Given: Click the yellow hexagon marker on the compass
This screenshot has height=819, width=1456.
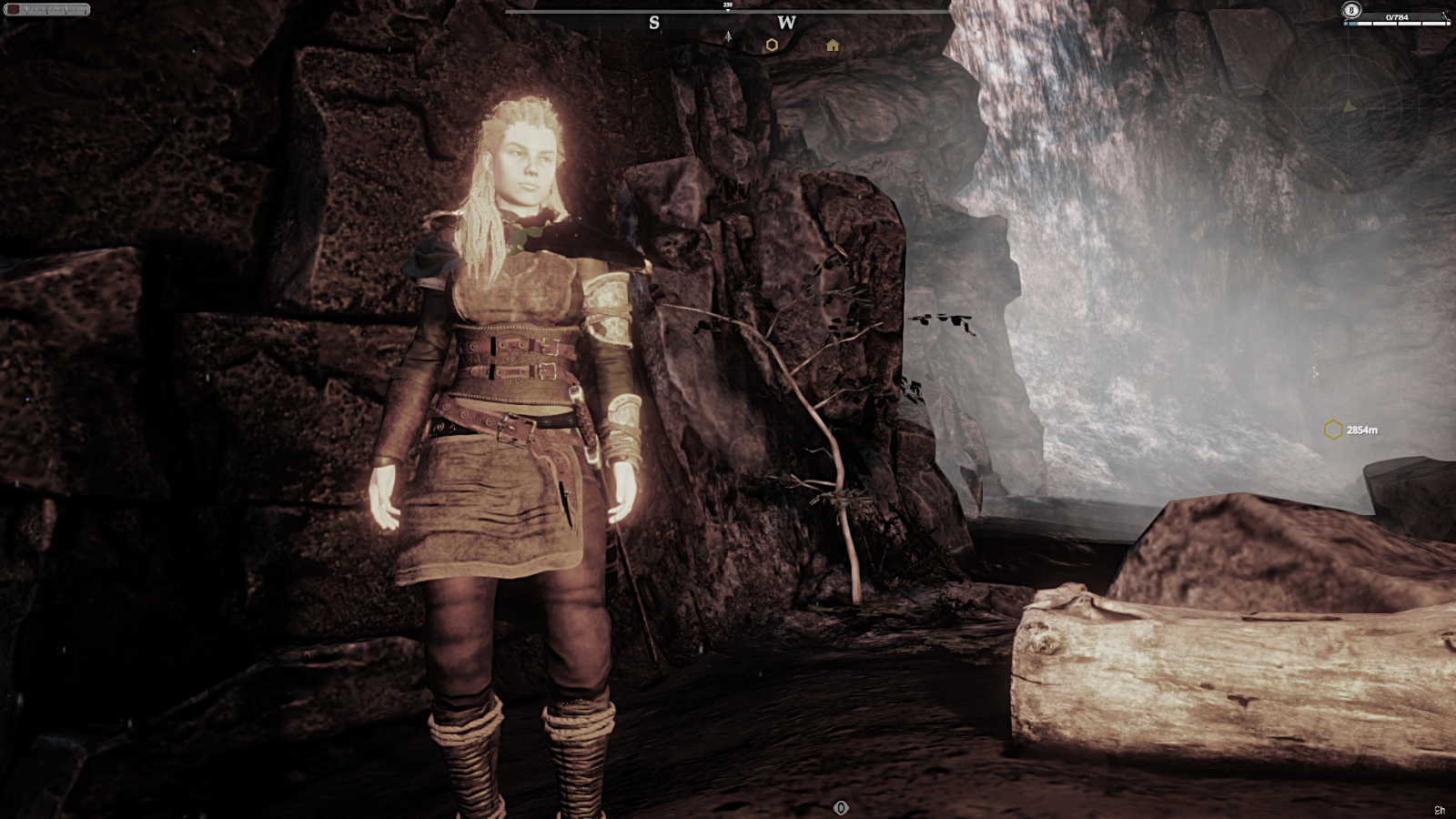Looking at the screenshot, I should pos(772,45).
